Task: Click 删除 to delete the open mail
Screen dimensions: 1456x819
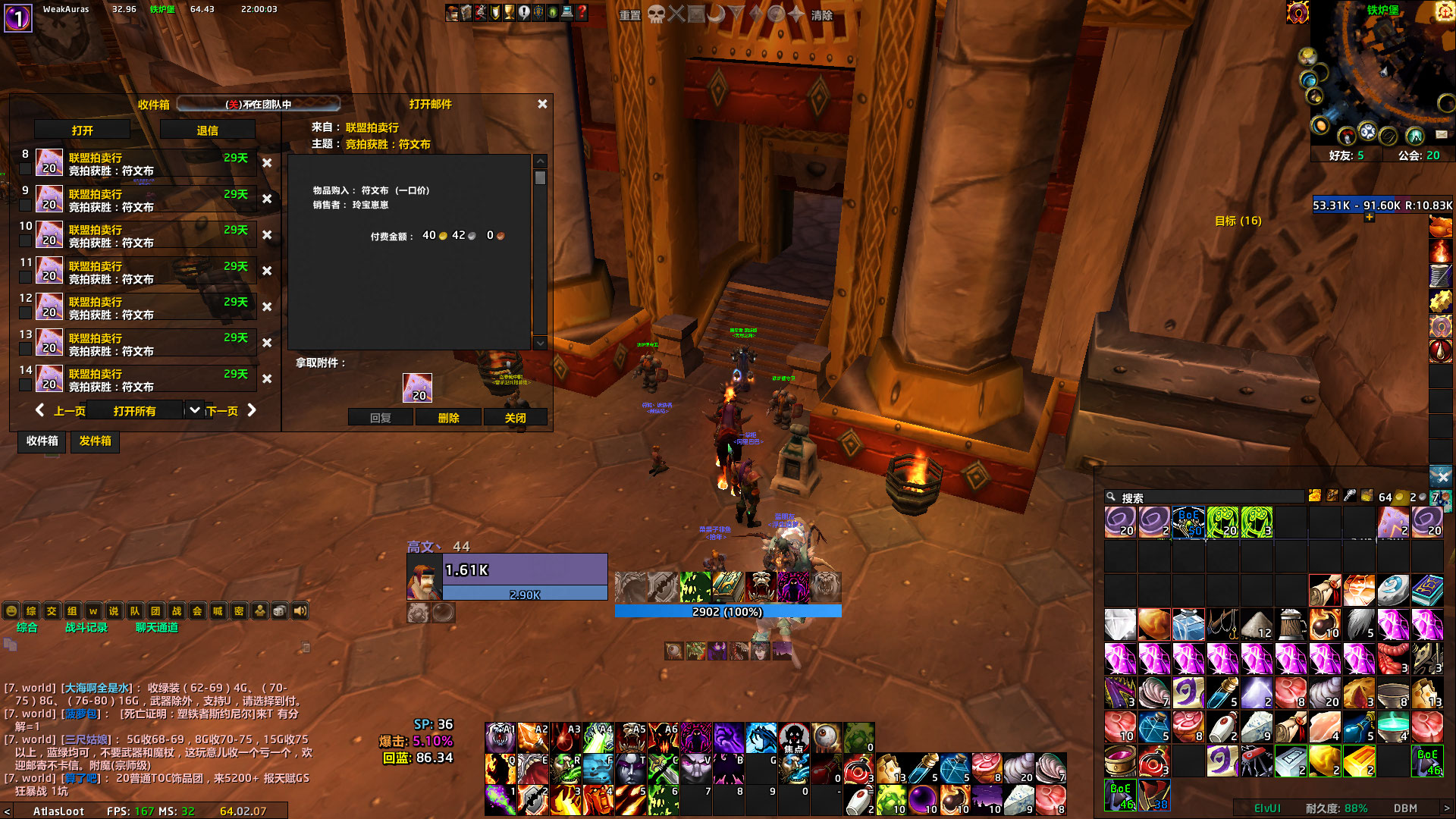Action: [x=448, y=417]
